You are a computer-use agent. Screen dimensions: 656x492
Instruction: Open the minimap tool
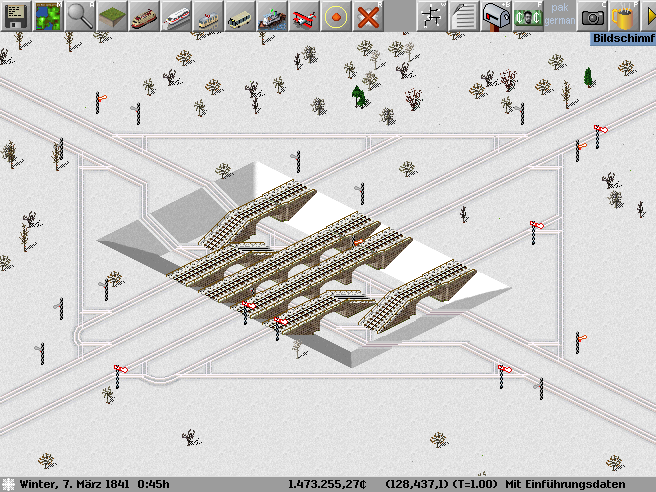click(x=48, y=16)
